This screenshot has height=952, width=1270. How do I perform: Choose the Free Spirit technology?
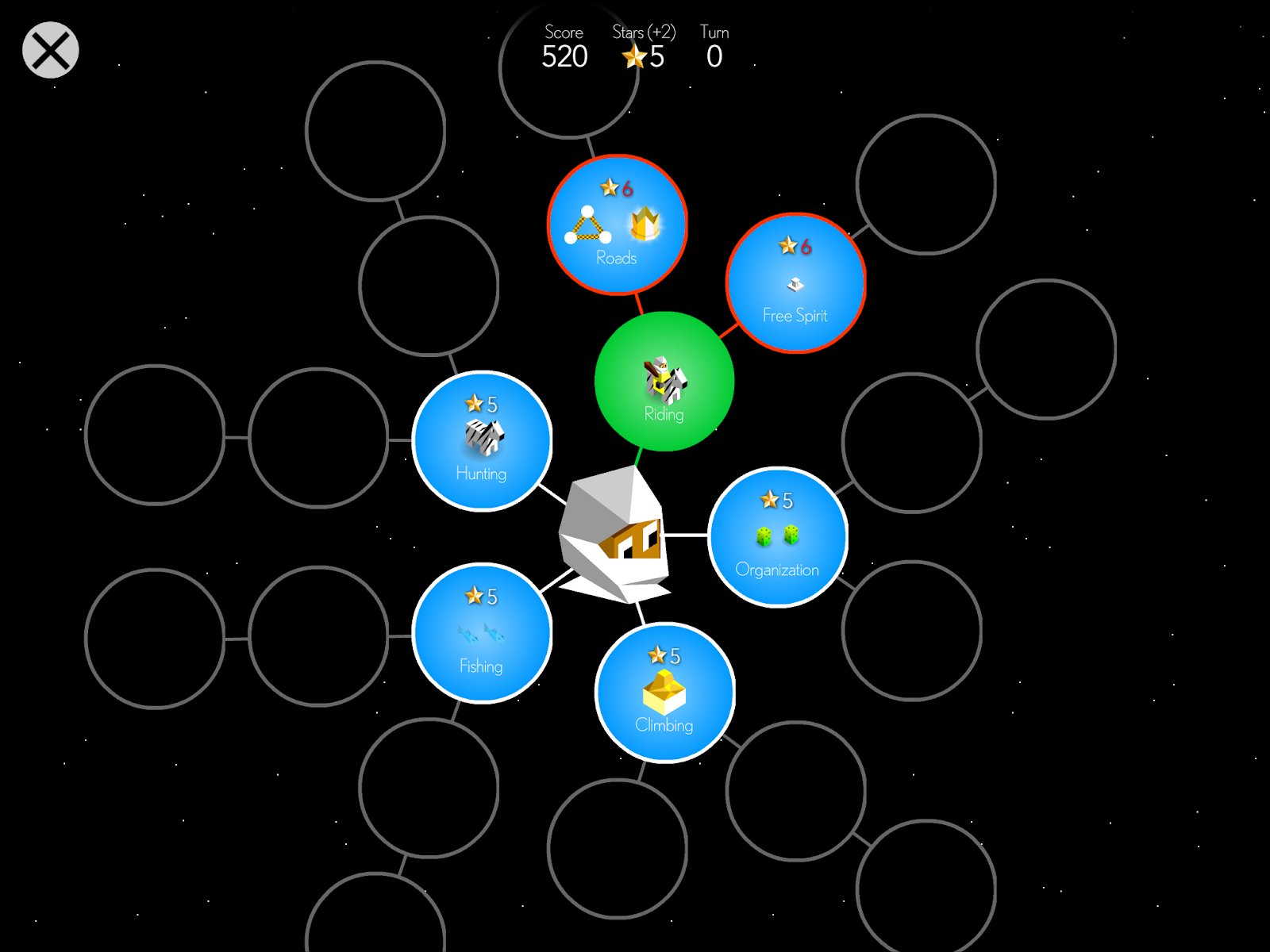(x=795, y=283)
